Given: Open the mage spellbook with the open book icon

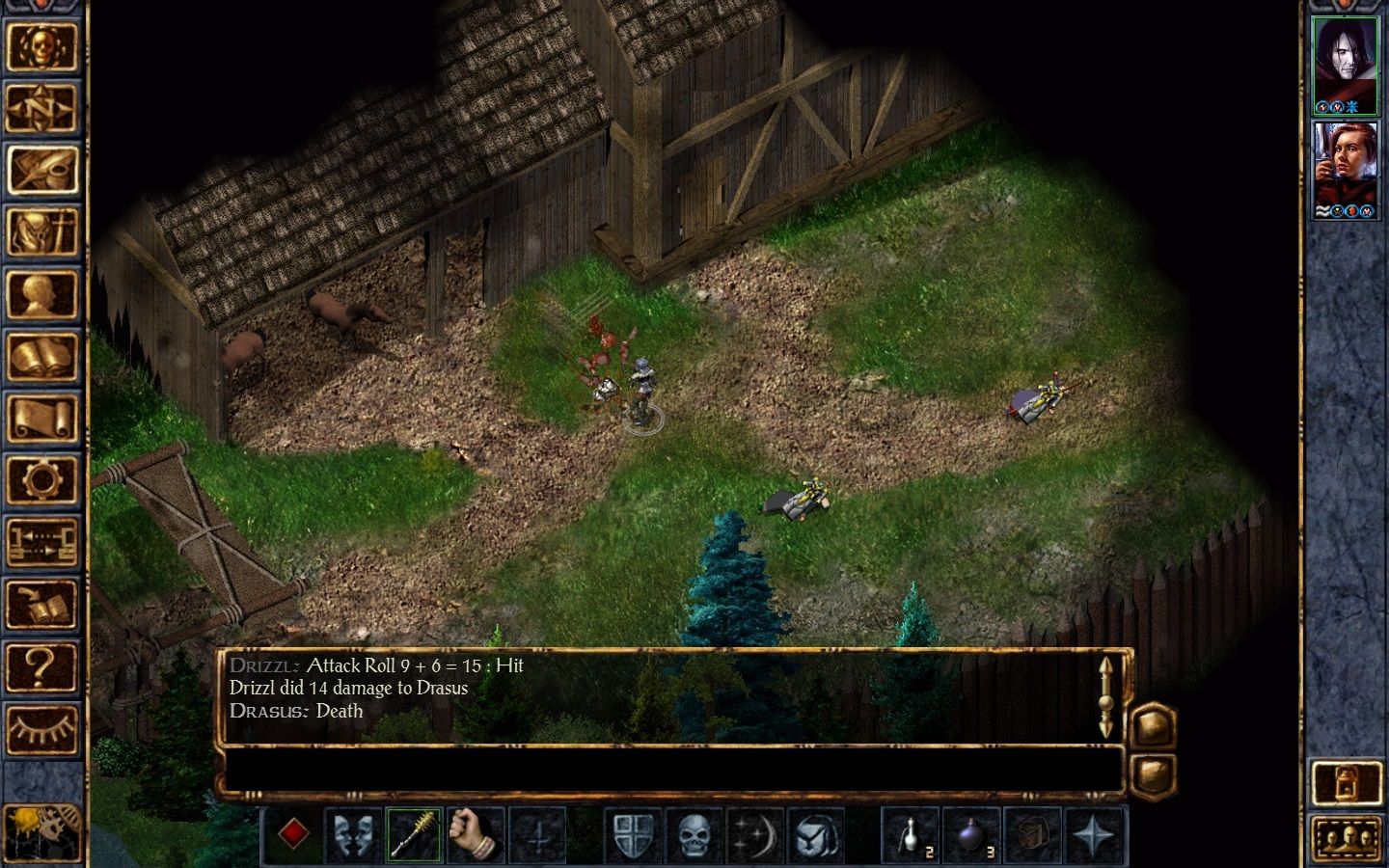Looking at the screenshot, I should 41,357.
